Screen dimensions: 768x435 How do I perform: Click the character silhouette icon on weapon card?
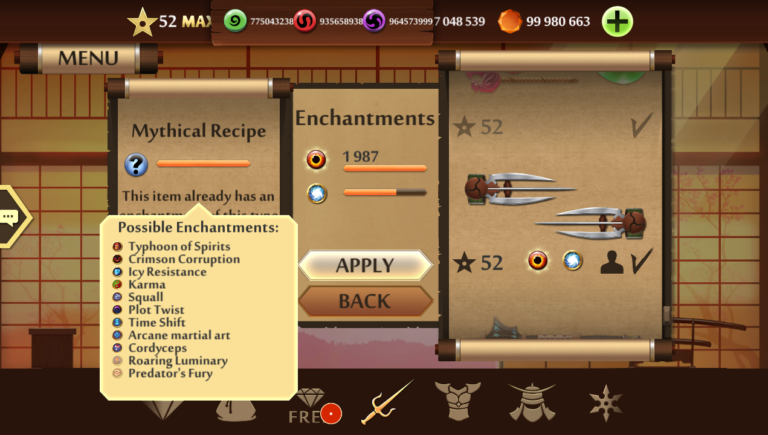(x=611, y=262)
